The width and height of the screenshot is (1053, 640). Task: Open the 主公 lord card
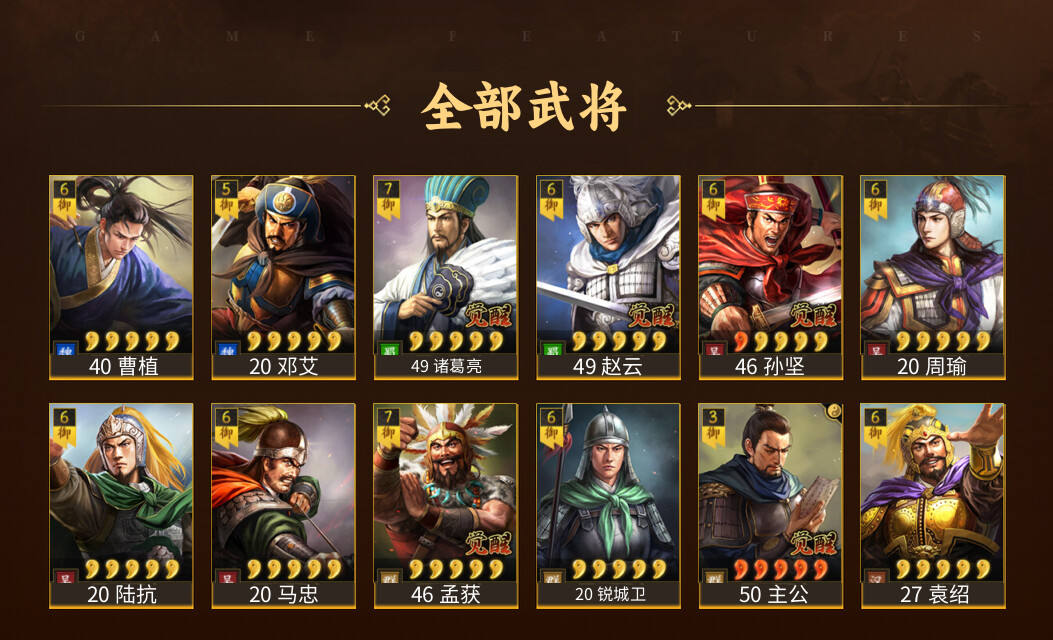coord(770,505)
